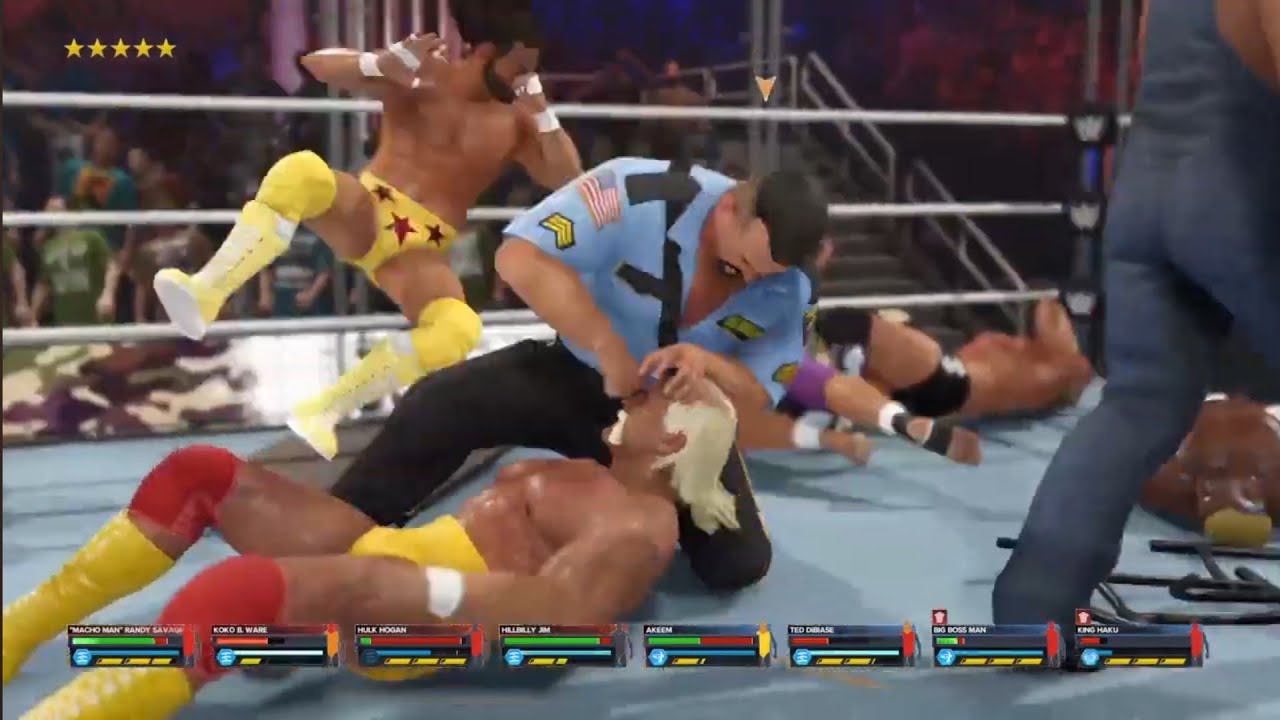The height and width of the screenshot is (720, 1280).
Task: Select "Macho Man" Randy Savage's wrestler panel
Action: tap(131, 646)
